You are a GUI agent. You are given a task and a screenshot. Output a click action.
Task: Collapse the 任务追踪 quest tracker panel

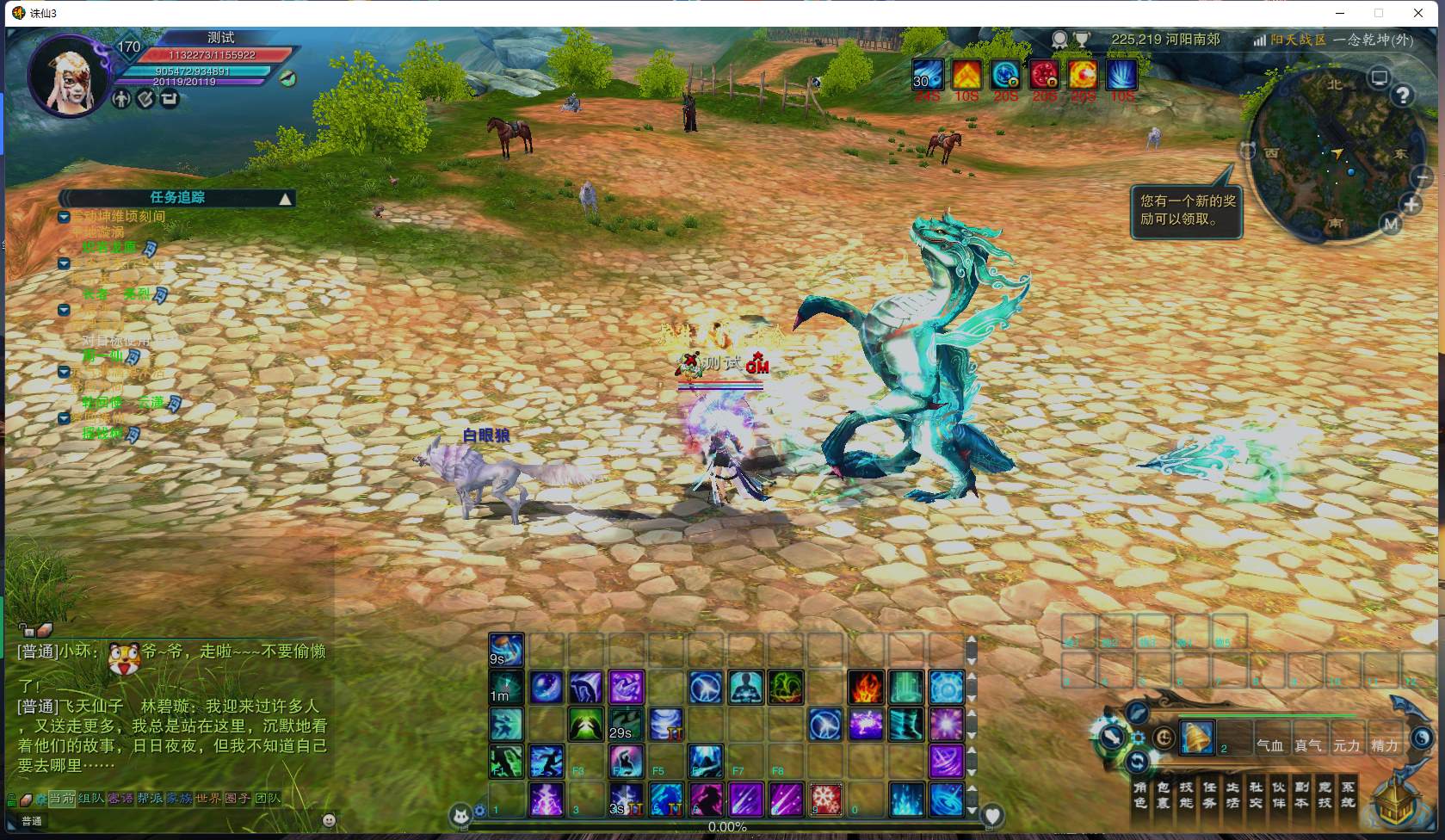[x=285, y=199]
